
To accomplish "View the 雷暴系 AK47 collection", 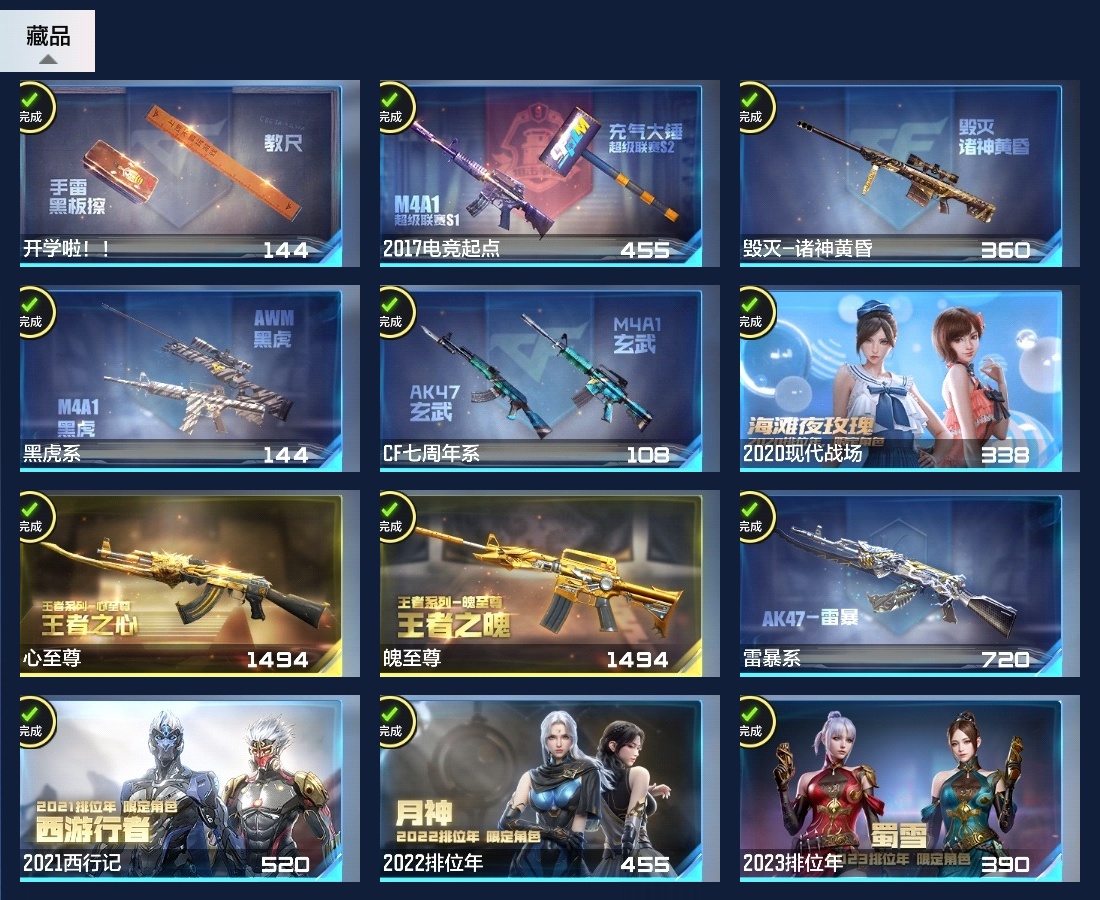I will pyautogui.click(x=900, y=585).
